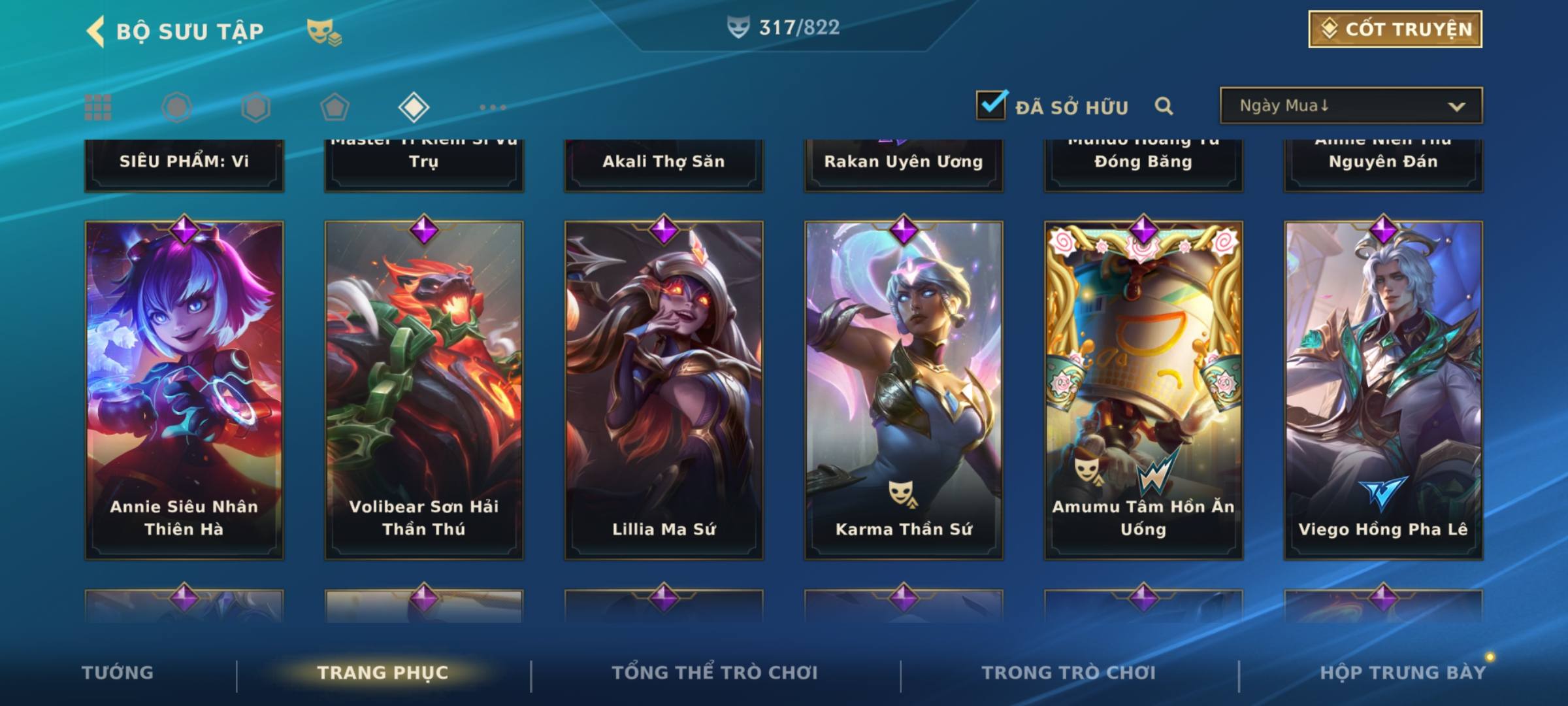Open the Cốt Truyện button
This screenshot has width=1568, height=706.
coord(1395,29)
